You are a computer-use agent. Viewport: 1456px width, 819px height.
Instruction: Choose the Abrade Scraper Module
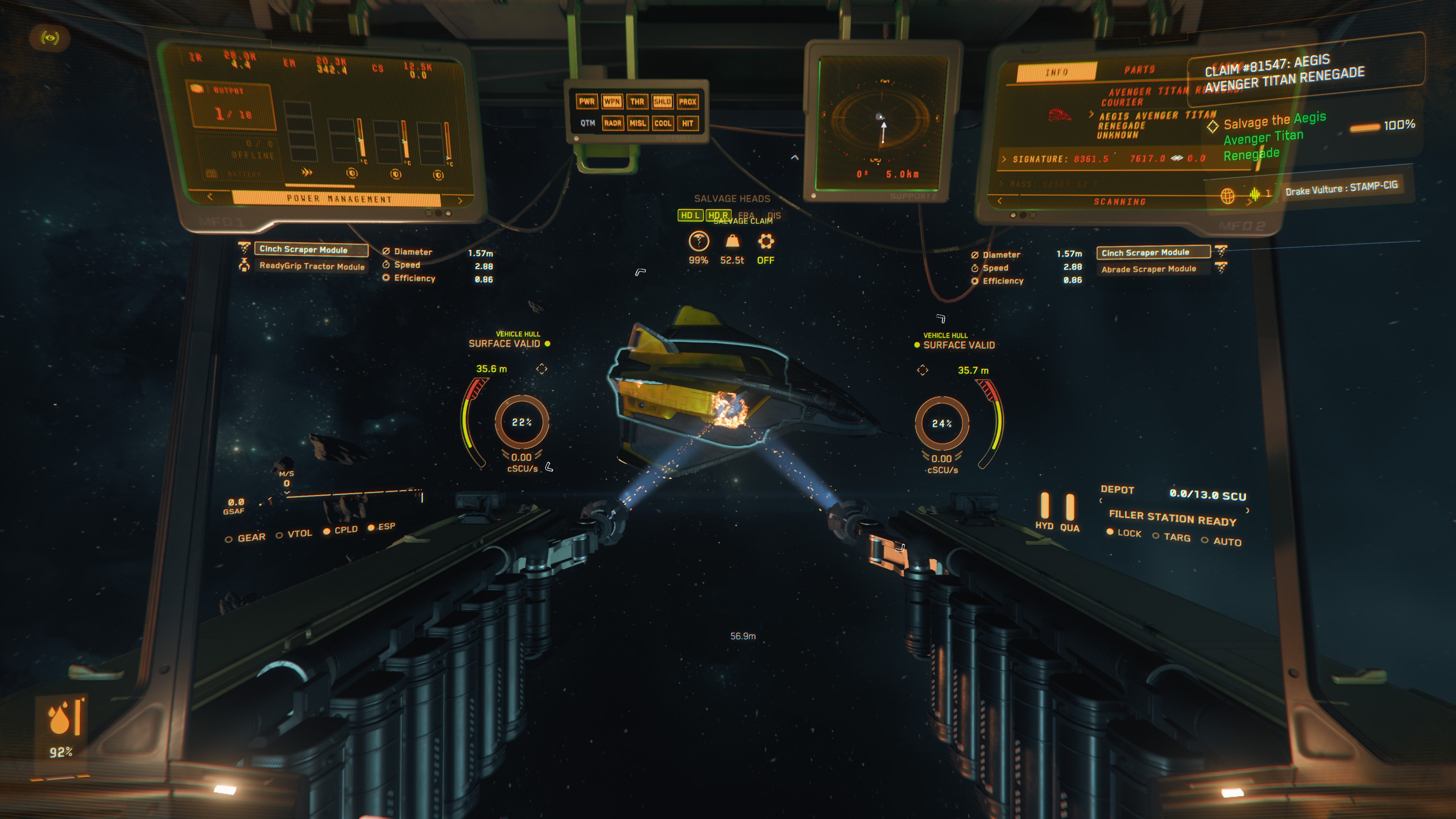pos(1148,269)
